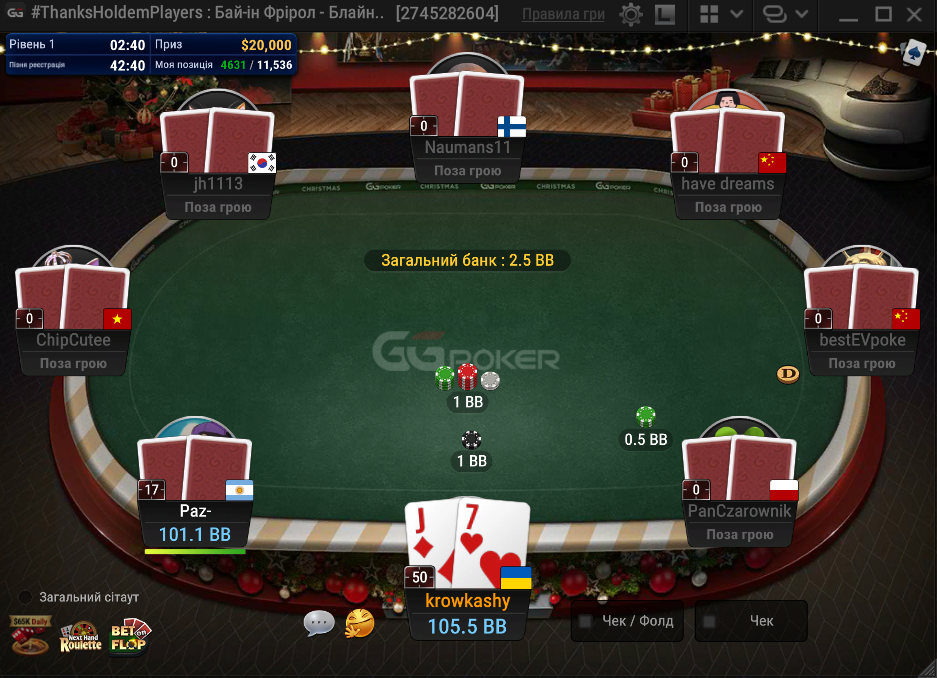Open the tournament level and prize info panel
The height and width of the screenshot is (678, 937).
pyautogui.click(x=152, y=55)
